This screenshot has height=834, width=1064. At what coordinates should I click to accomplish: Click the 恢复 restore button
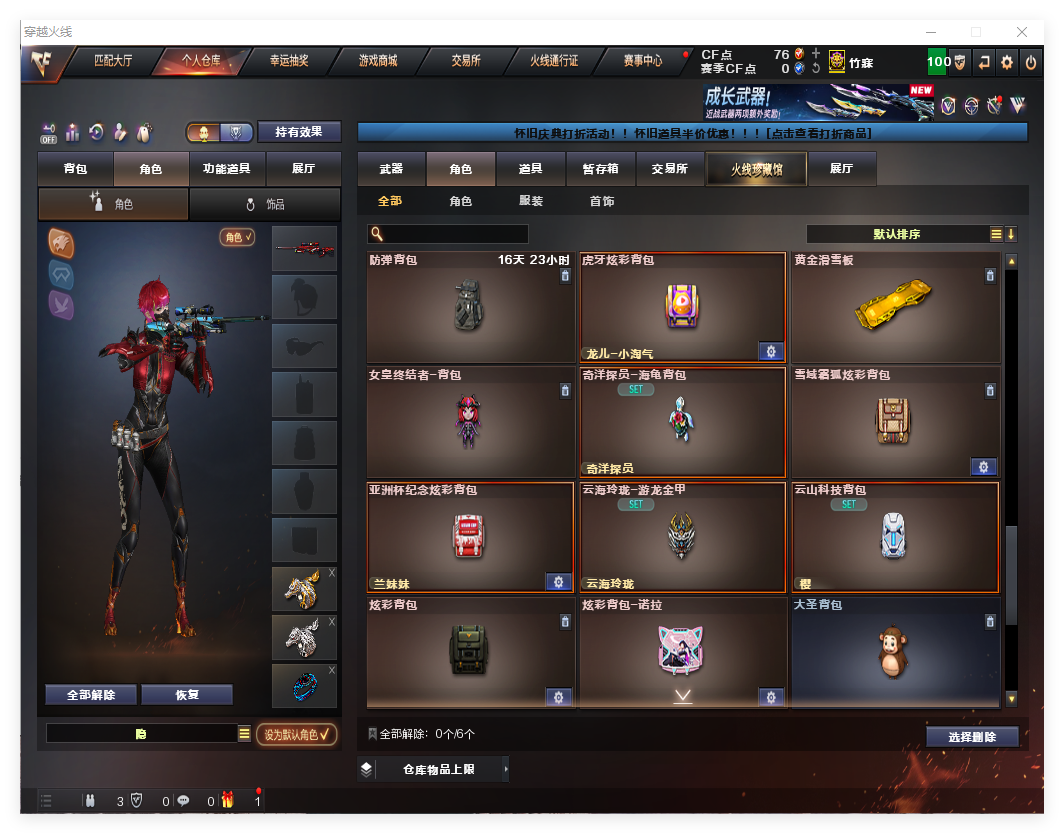click(187, 695)
